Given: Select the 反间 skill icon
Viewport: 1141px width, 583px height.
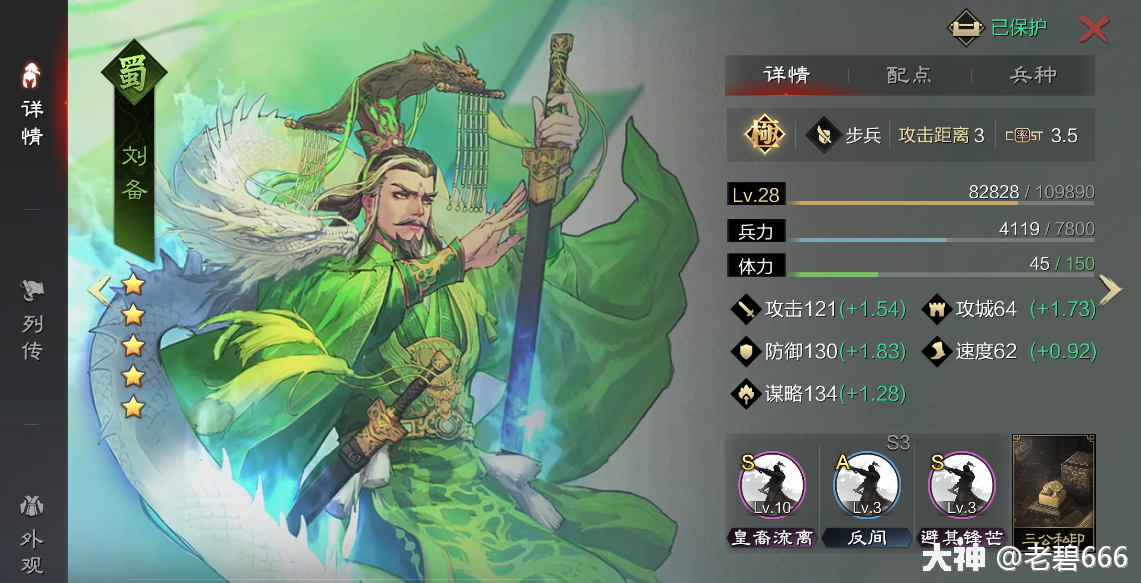Looking at the screenshot, I should click(x=866, y=486).
